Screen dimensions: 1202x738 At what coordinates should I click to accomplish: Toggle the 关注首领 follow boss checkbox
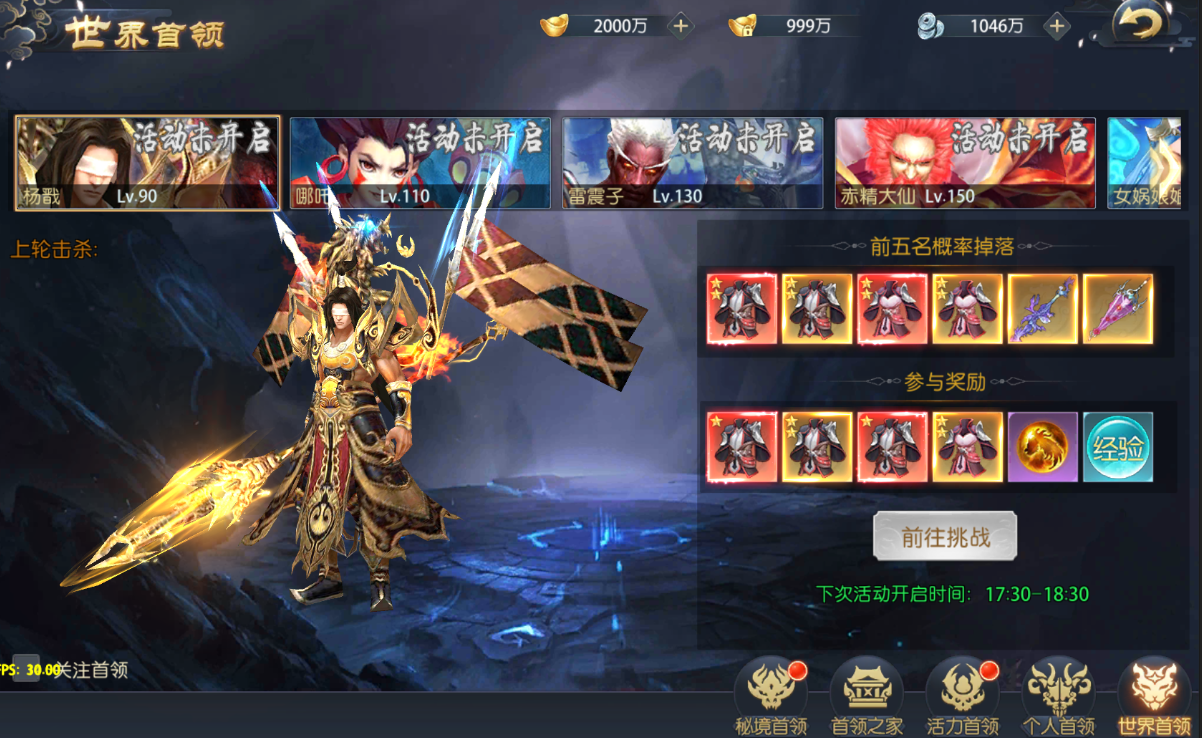[x=33, y=669]
